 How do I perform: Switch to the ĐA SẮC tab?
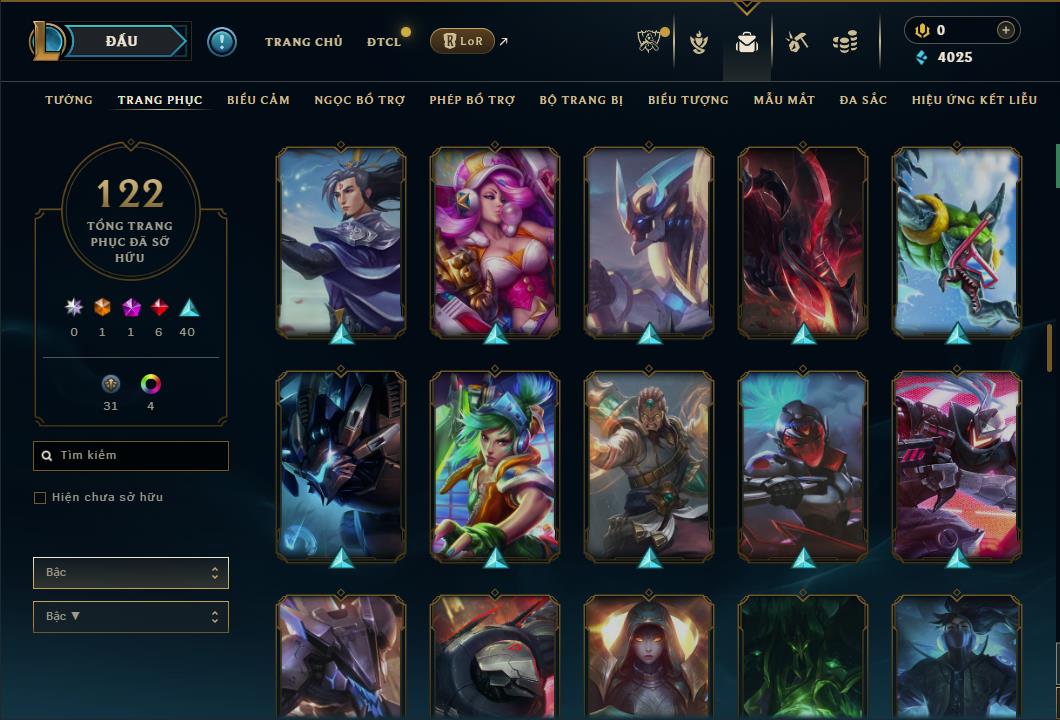863,100
